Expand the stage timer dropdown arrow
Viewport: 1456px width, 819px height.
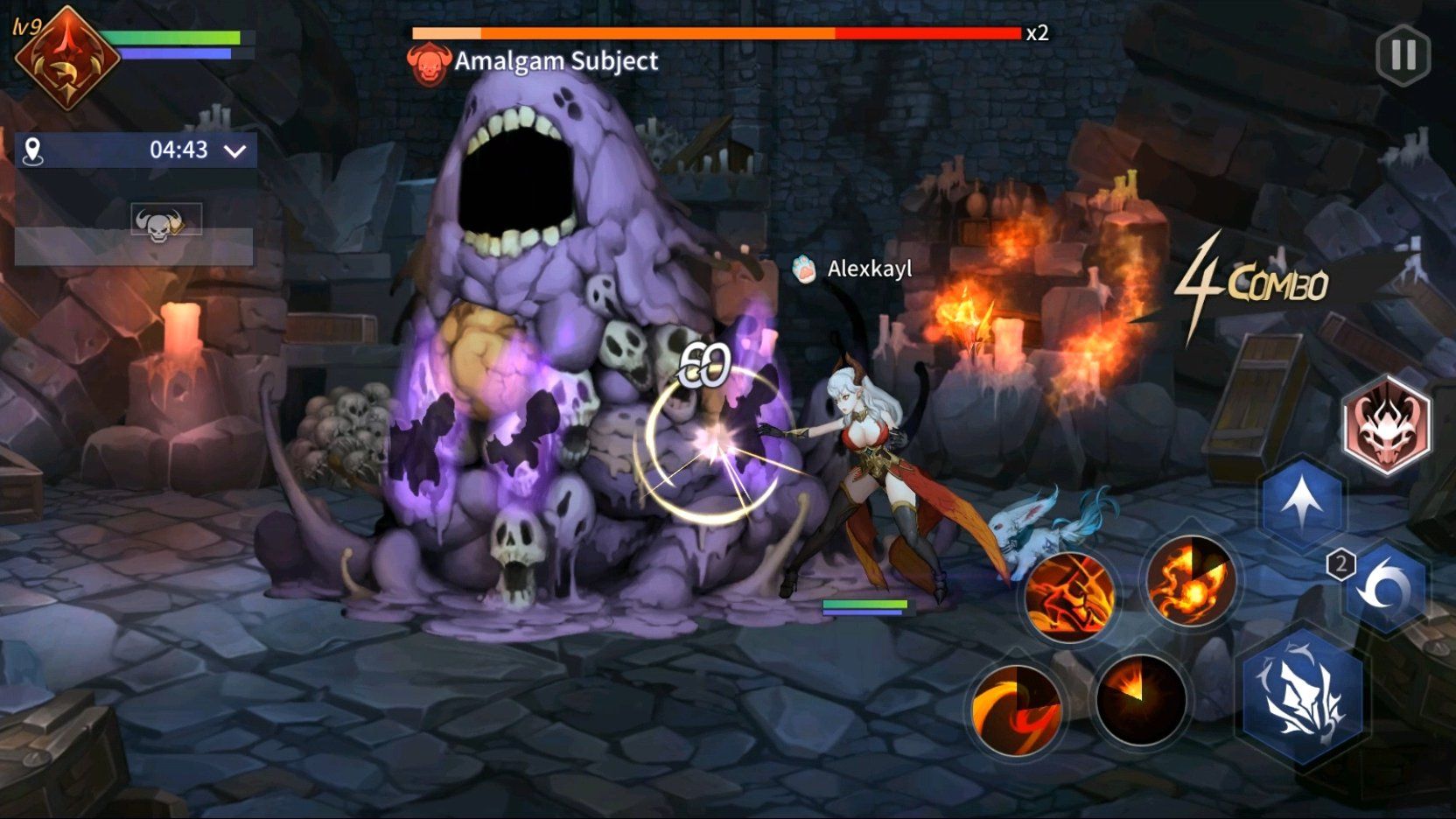click(235, 150)
